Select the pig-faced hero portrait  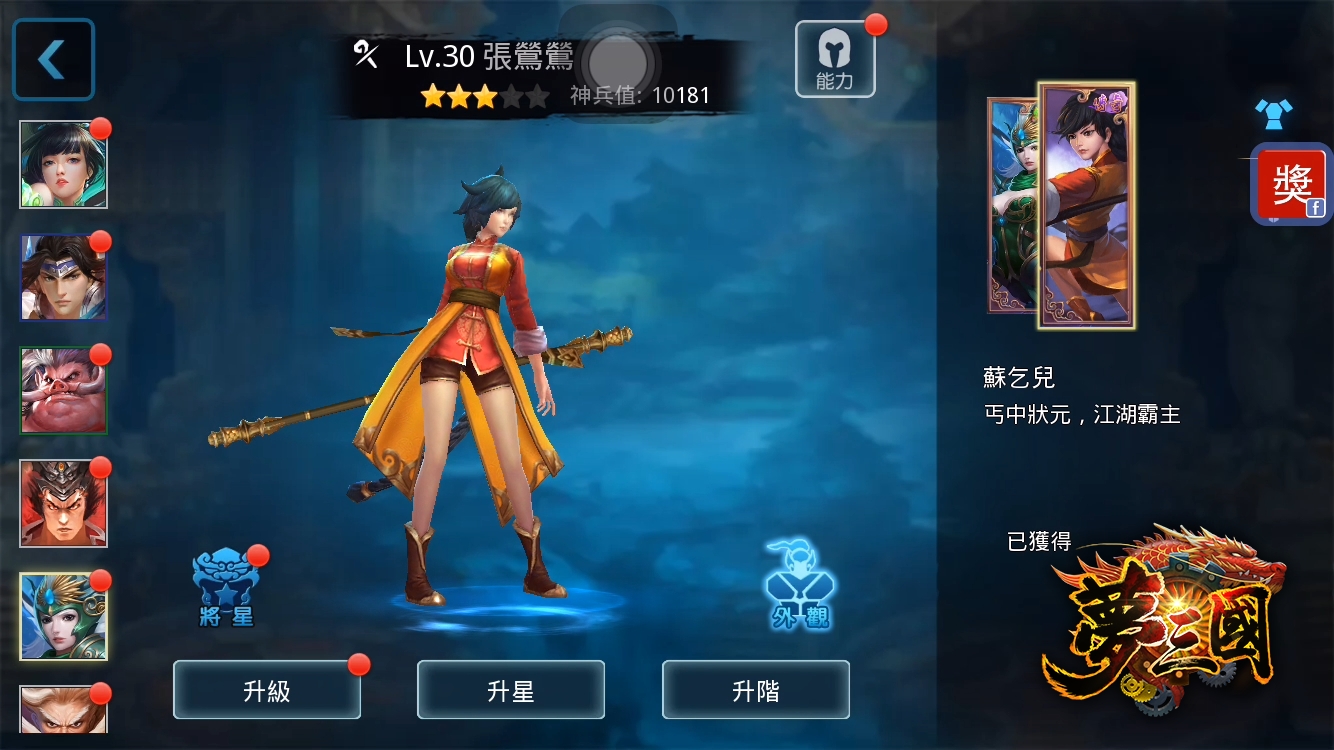[63, 391]
